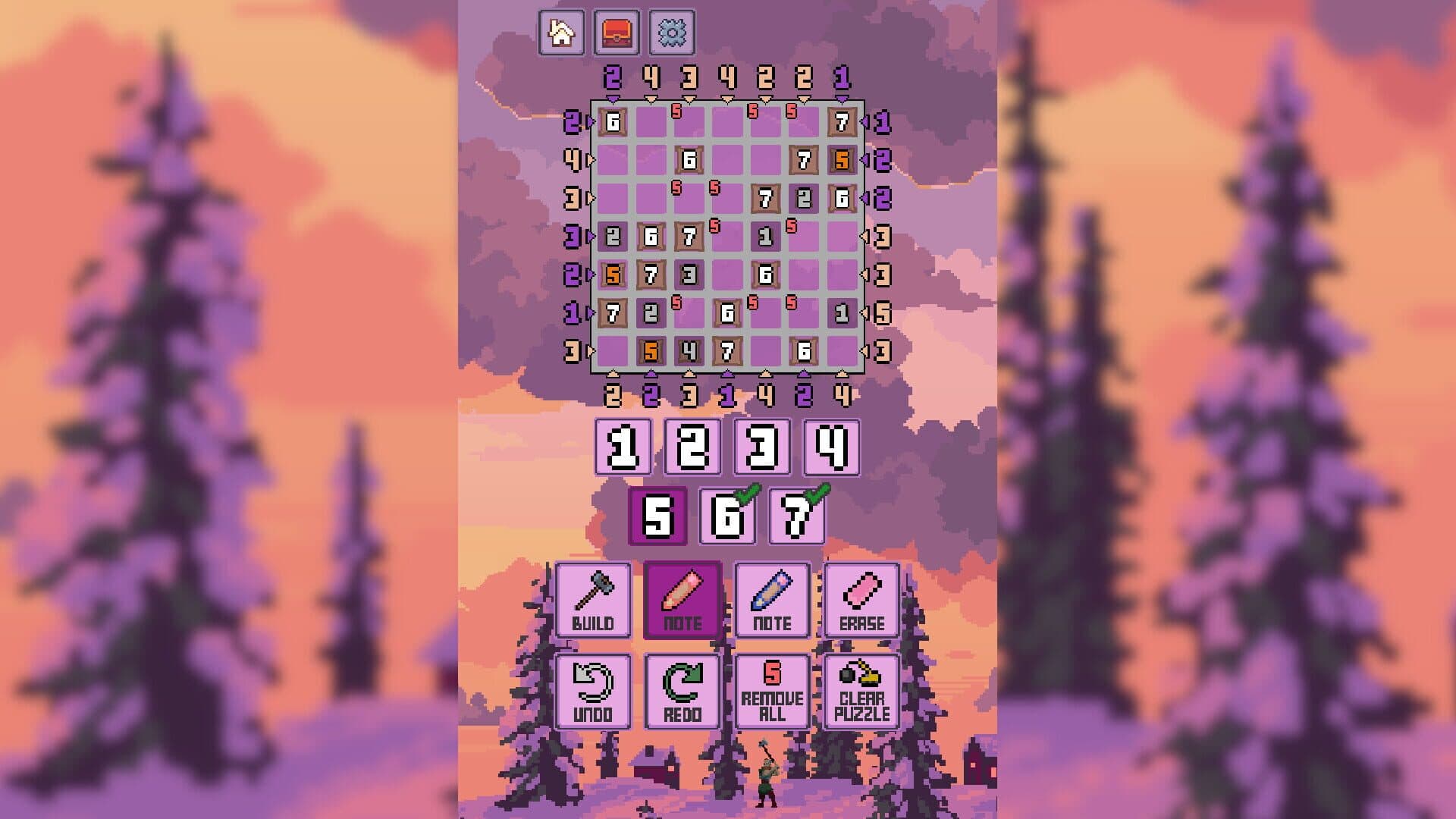Select number 2 tile
1456x819 pixels.
(x=692, y=447)
